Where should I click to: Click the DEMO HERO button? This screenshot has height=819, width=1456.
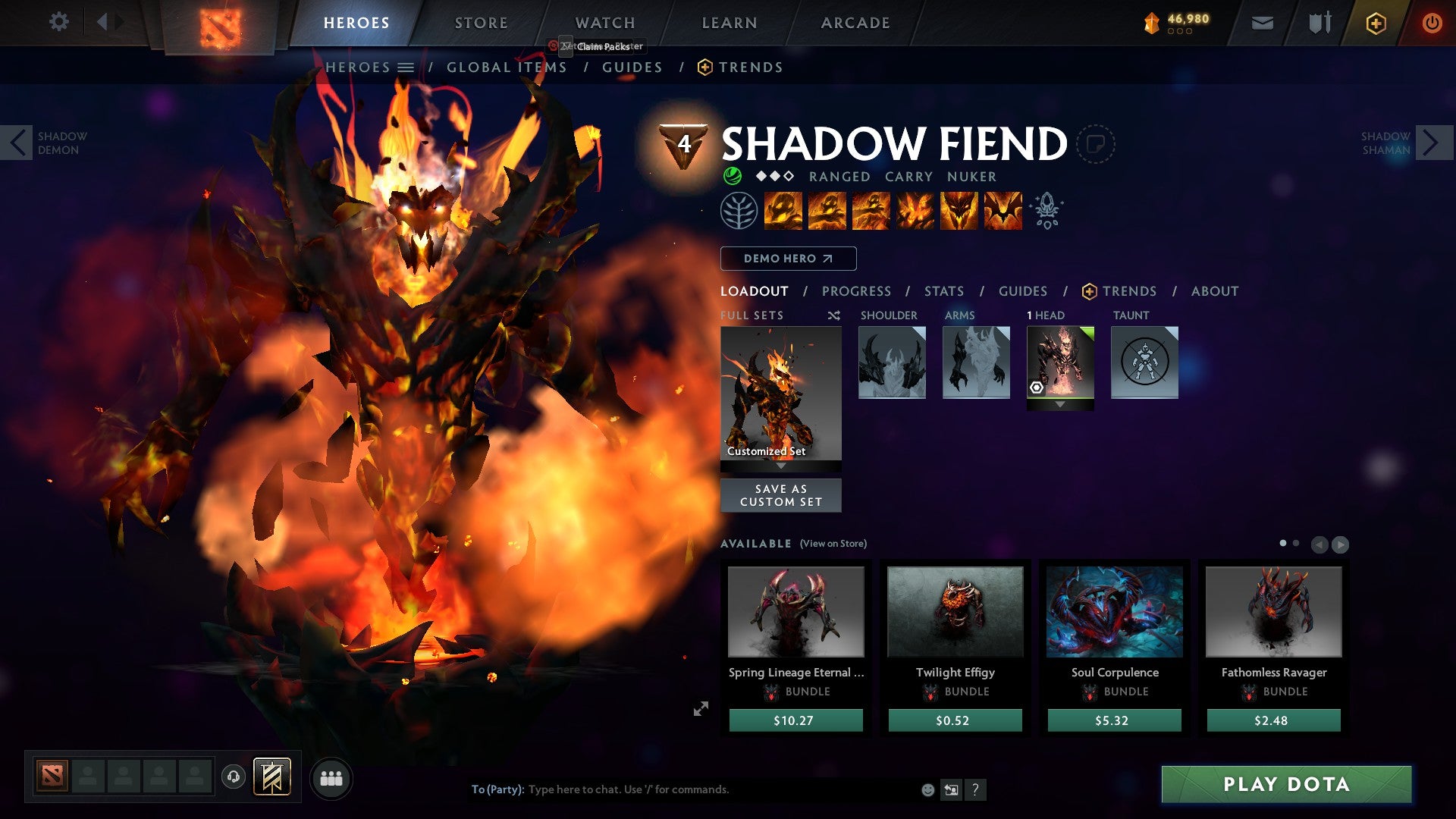[787, 258]
